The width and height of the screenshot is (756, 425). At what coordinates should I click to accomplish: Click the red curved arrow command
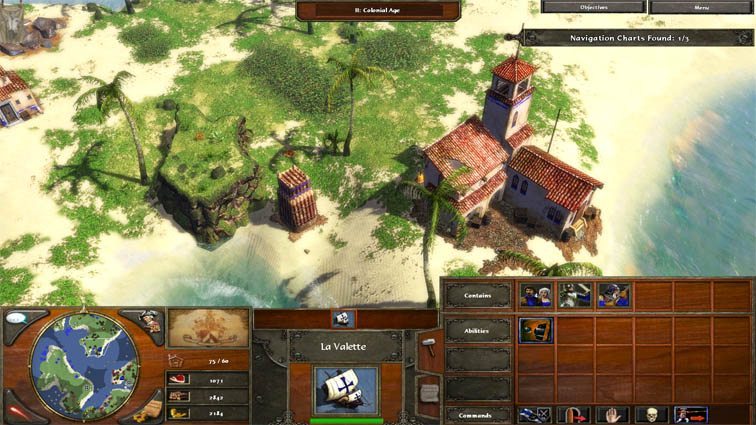(574, 413)
